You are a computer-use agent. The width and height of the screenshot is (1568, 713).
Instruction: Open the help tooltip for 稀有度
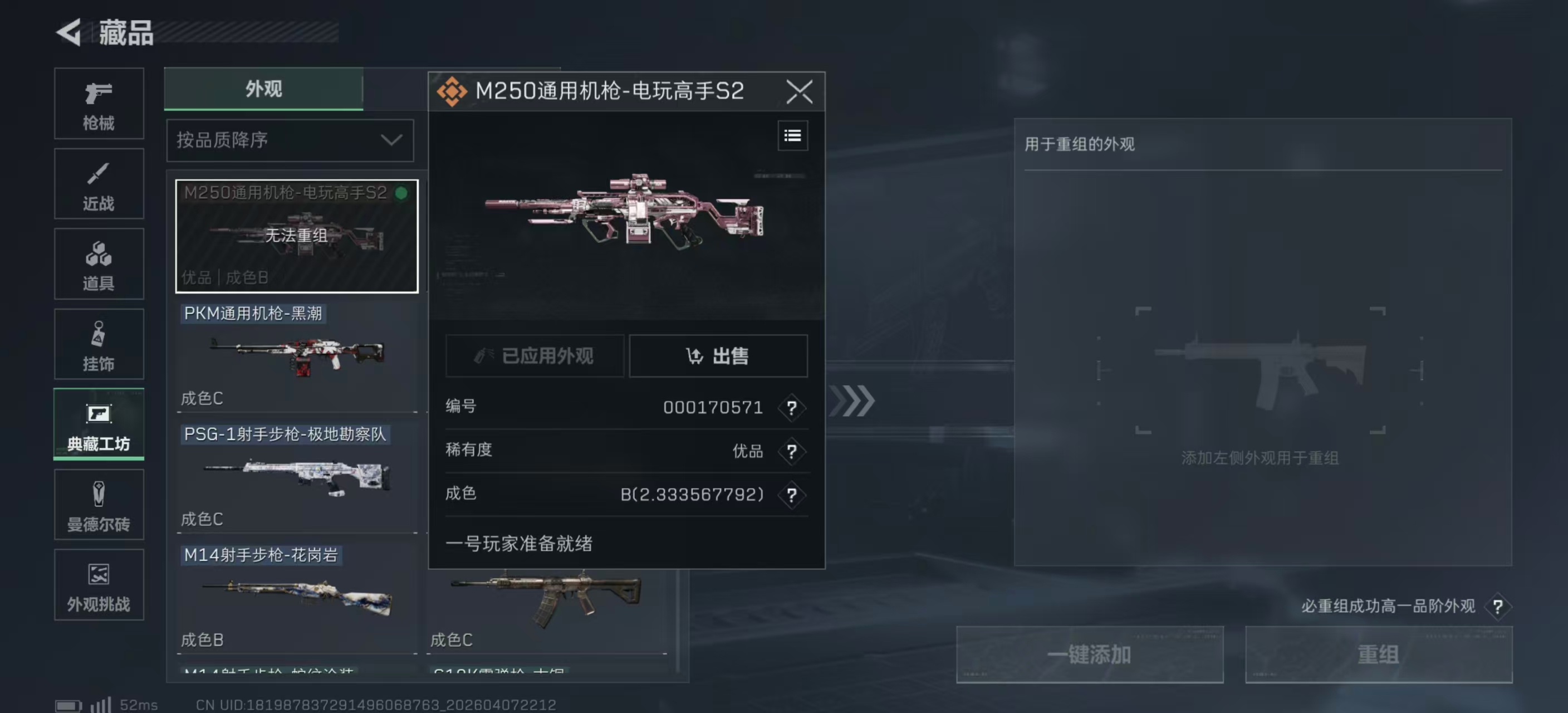coord(792,452)
